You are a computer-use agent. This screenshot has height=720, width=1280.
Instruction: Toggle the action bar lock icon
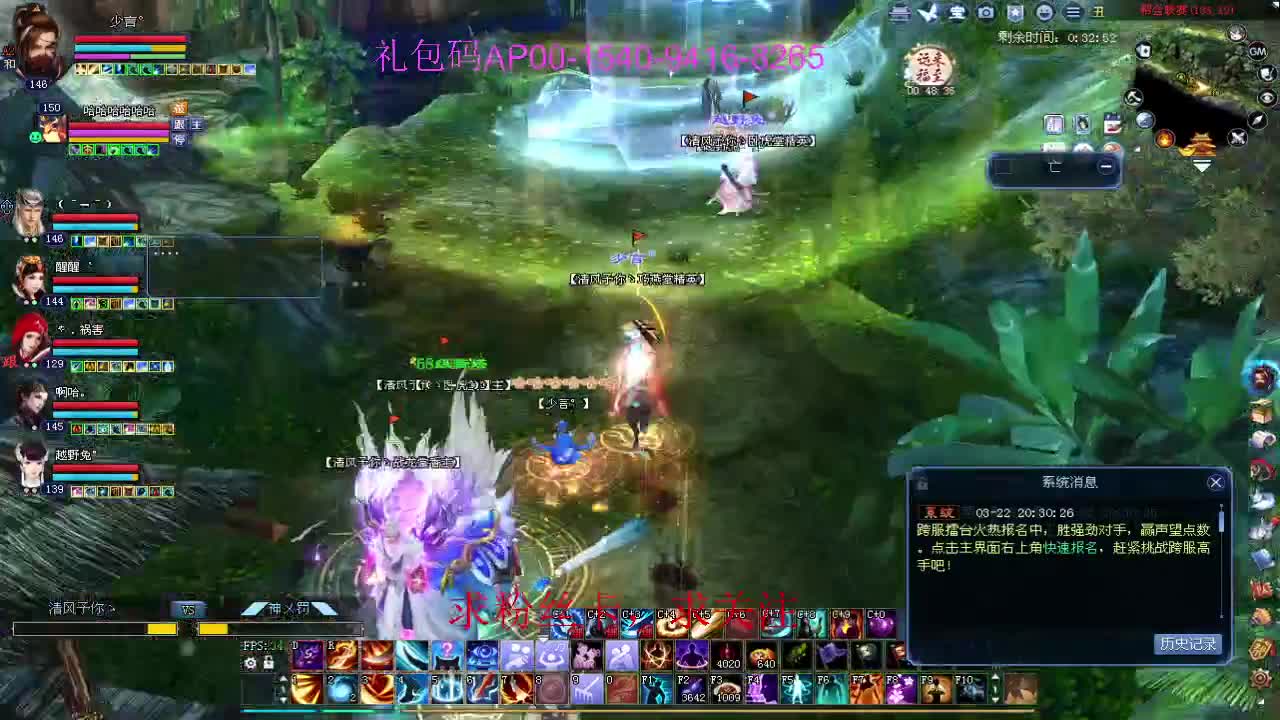tap(267, 662)
